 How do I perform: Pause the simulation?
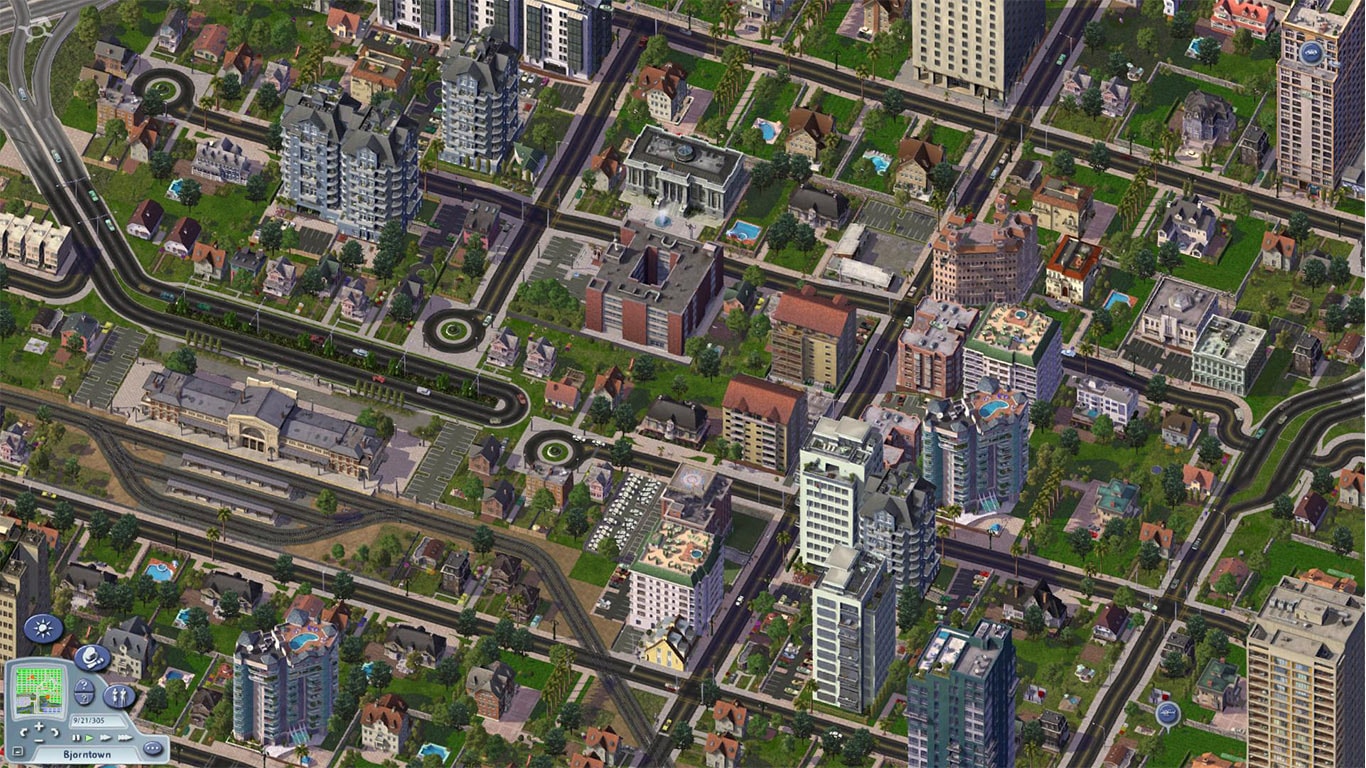click(x=76, y=737)
